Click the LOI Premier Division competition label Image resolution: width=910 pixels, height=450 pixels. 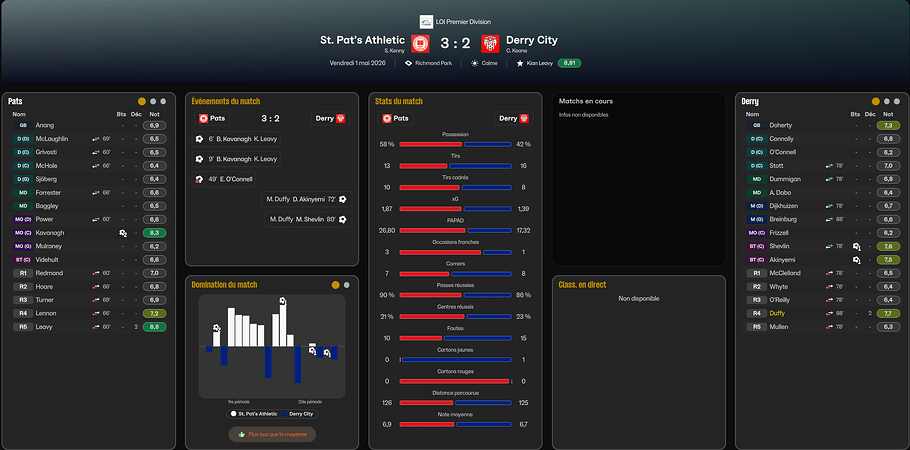click(x=461, y=20)
